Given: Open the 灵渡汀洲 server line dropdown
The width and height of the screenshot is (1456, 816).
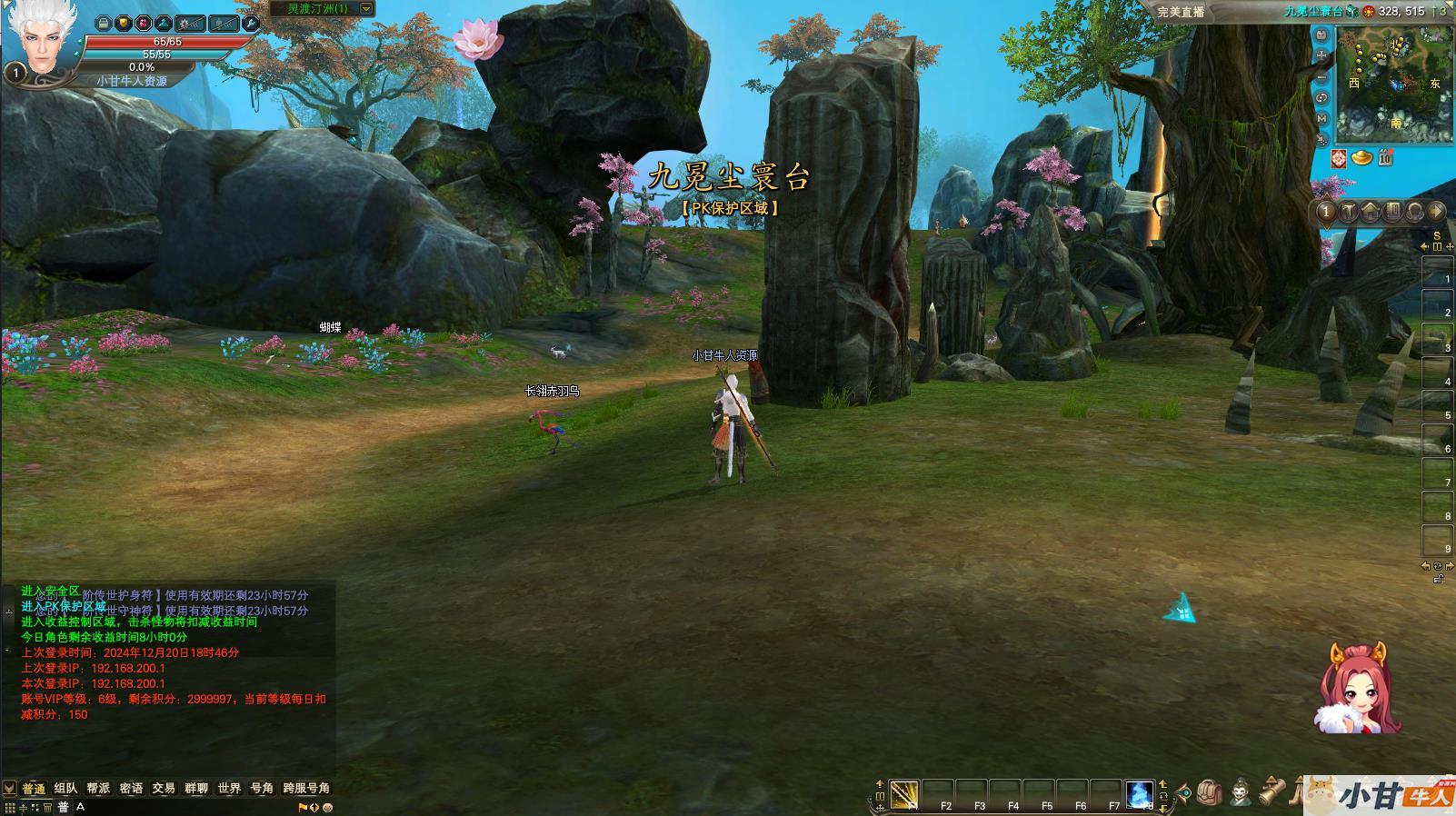Looking at the screenshot, I should coord(366,9).
